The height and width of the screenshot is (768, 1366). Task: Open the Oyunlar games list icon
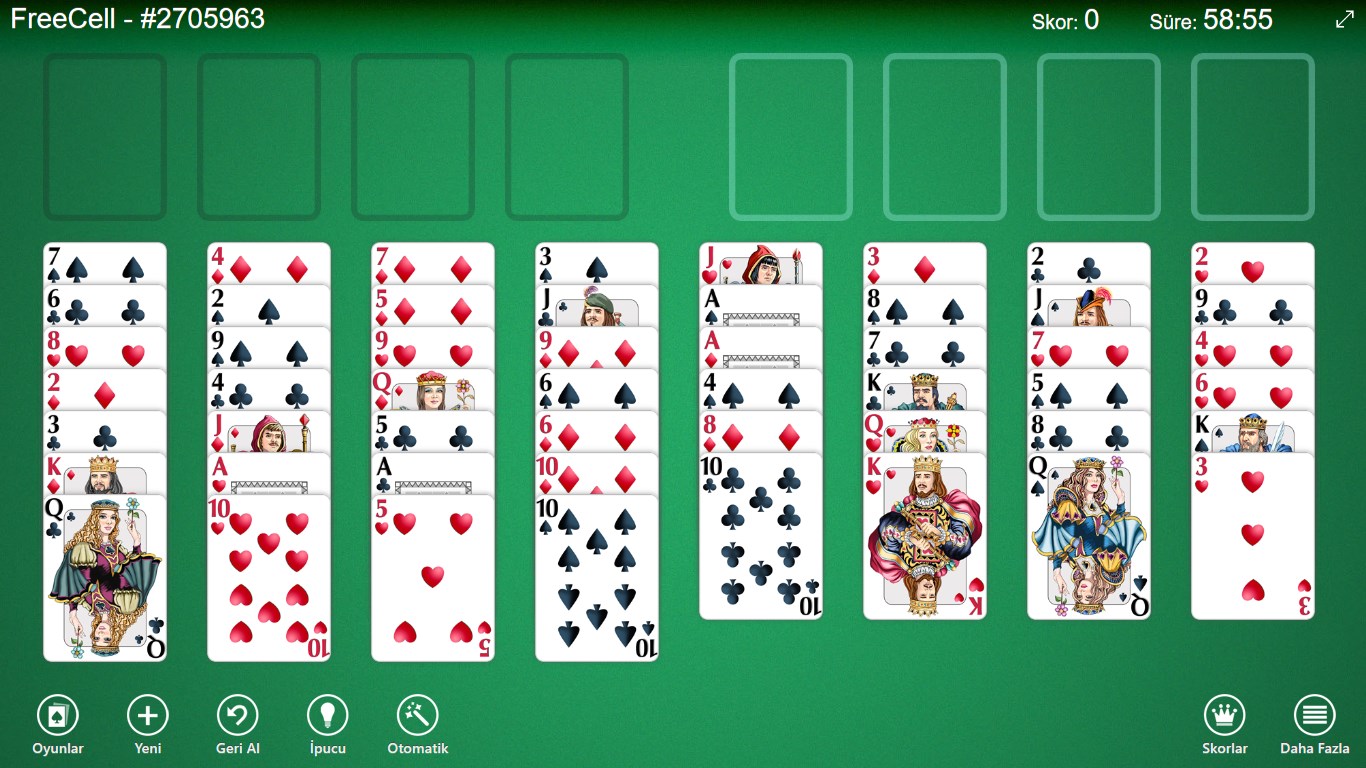pyautogui.click(x=57, y=716)
